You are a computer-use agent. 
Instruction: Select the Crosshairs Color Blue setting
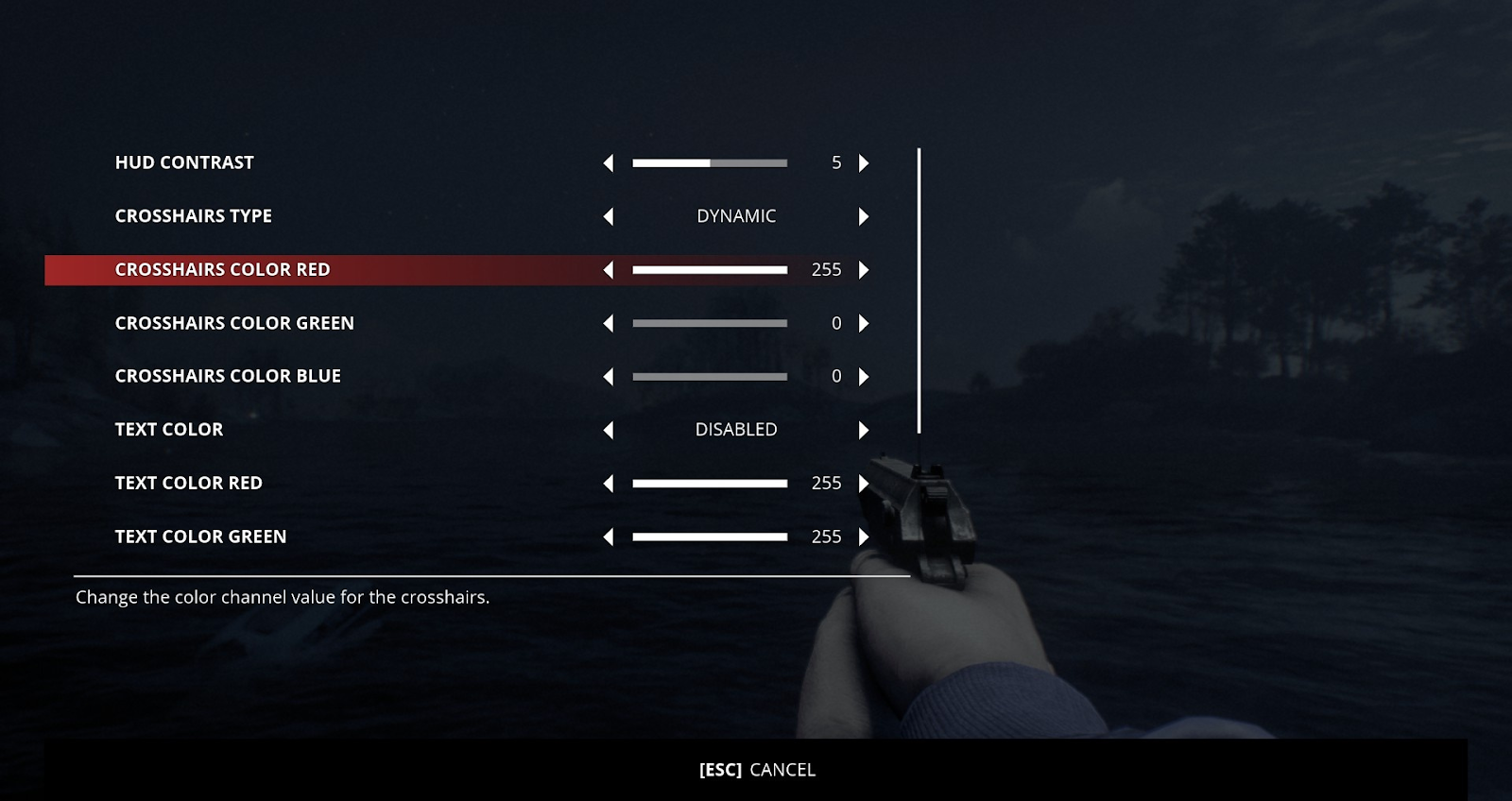click(228, 376)
